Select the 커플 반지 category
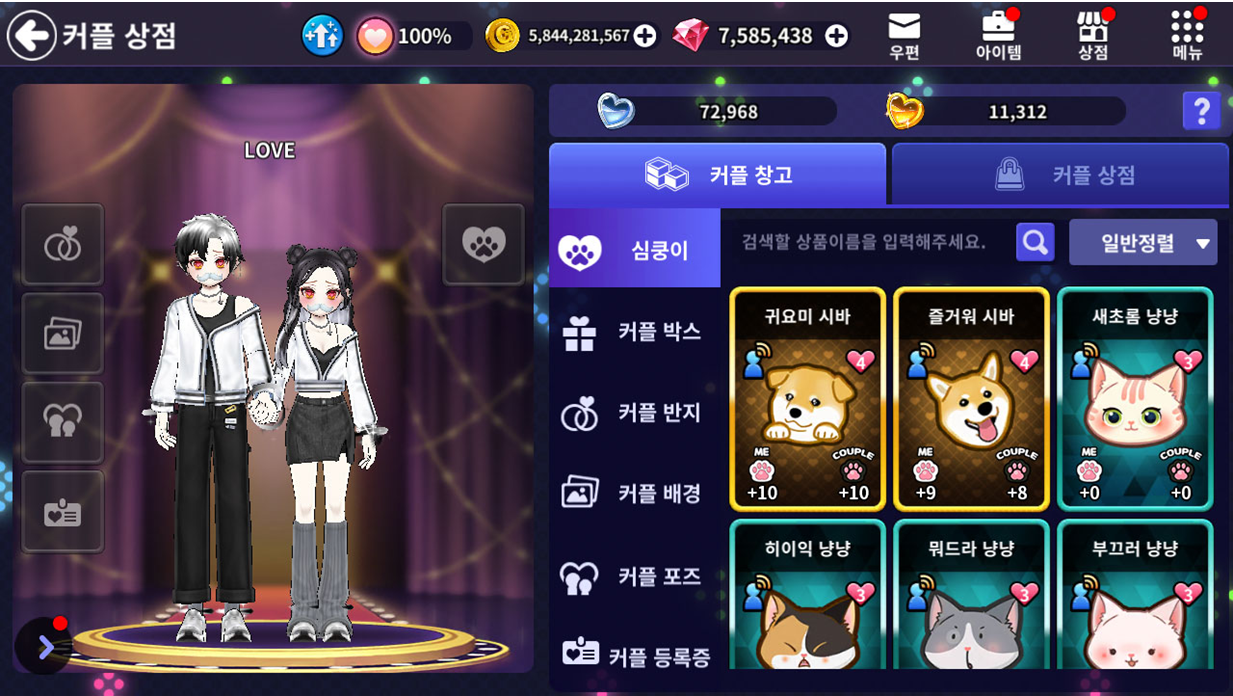Viewport: 1233px width, 696px height. [635, 413]
